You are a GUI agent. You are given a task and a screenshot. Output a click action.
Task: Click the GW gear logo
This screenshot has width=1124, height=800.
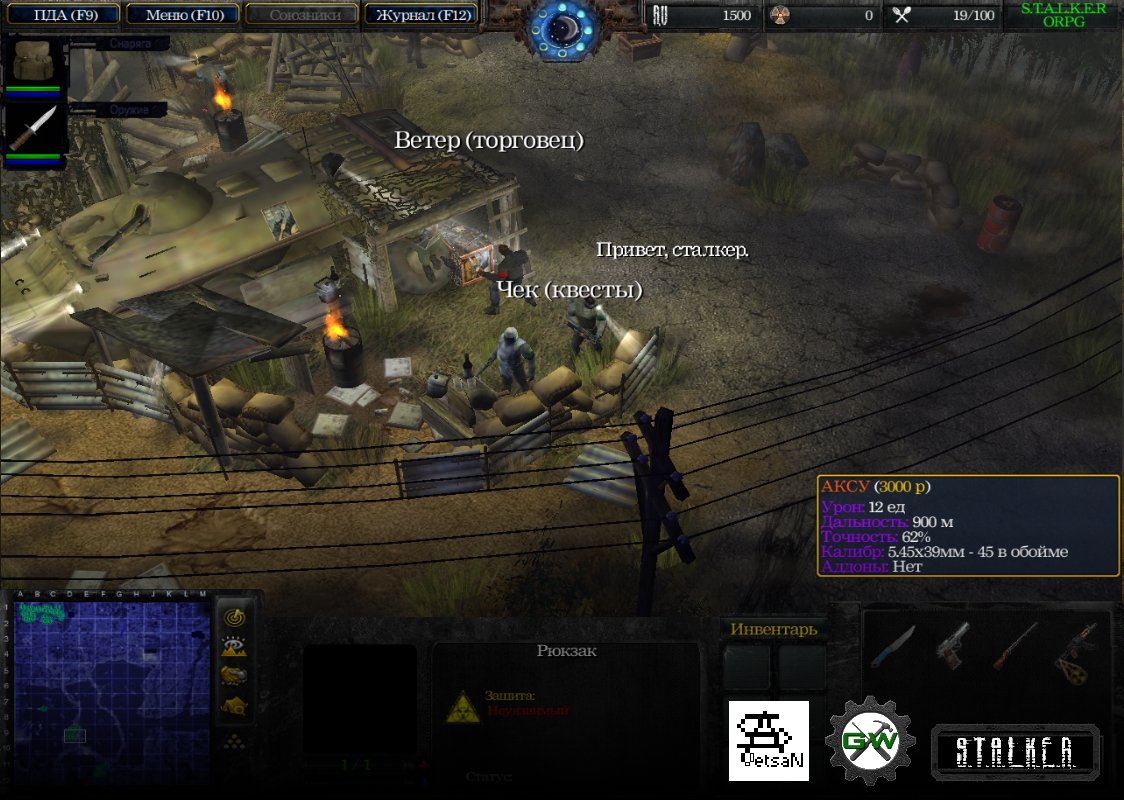point(870,741)
